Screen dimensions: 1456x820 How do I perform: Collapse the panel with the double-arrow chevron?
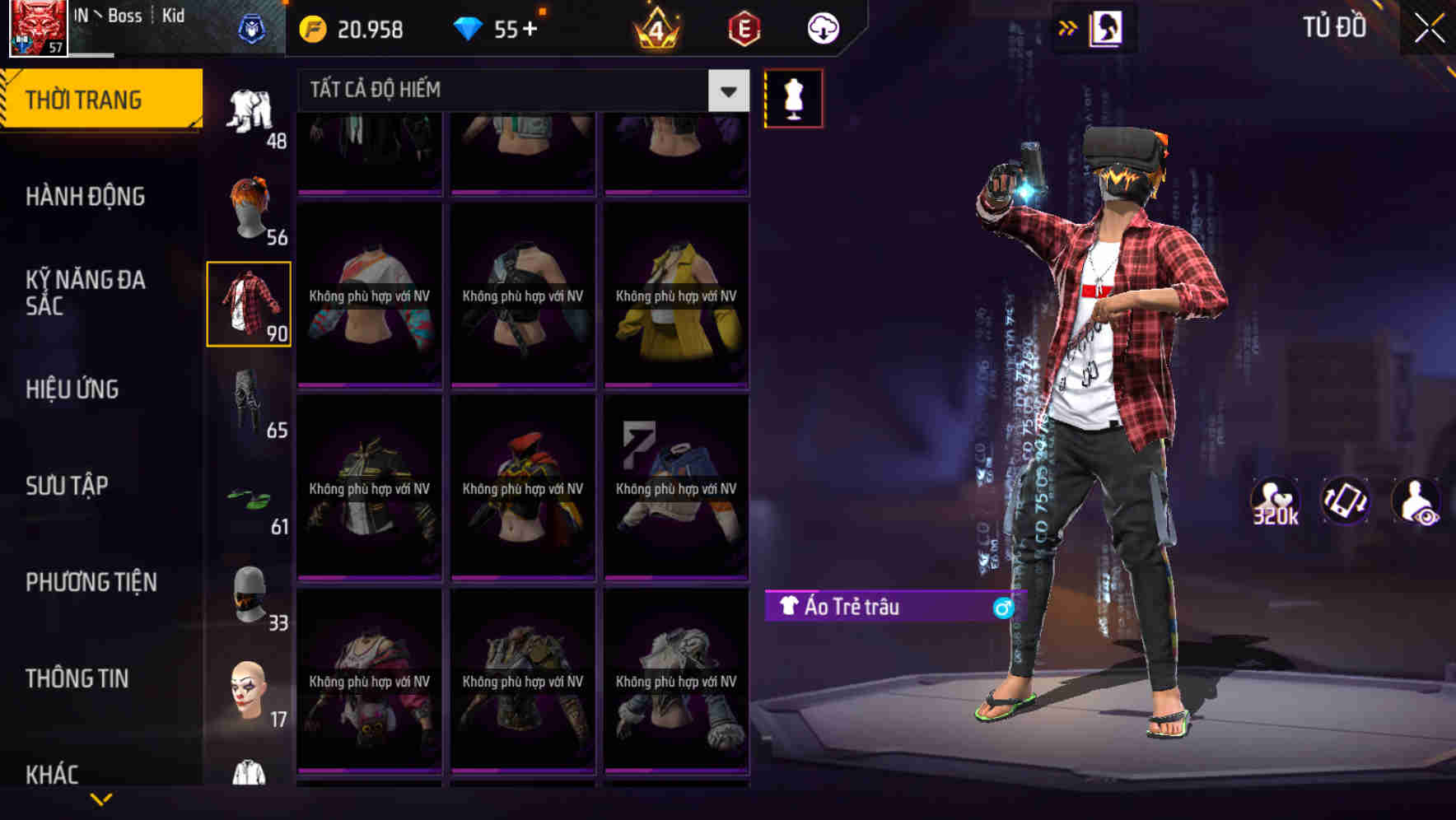click(1066, 27)
